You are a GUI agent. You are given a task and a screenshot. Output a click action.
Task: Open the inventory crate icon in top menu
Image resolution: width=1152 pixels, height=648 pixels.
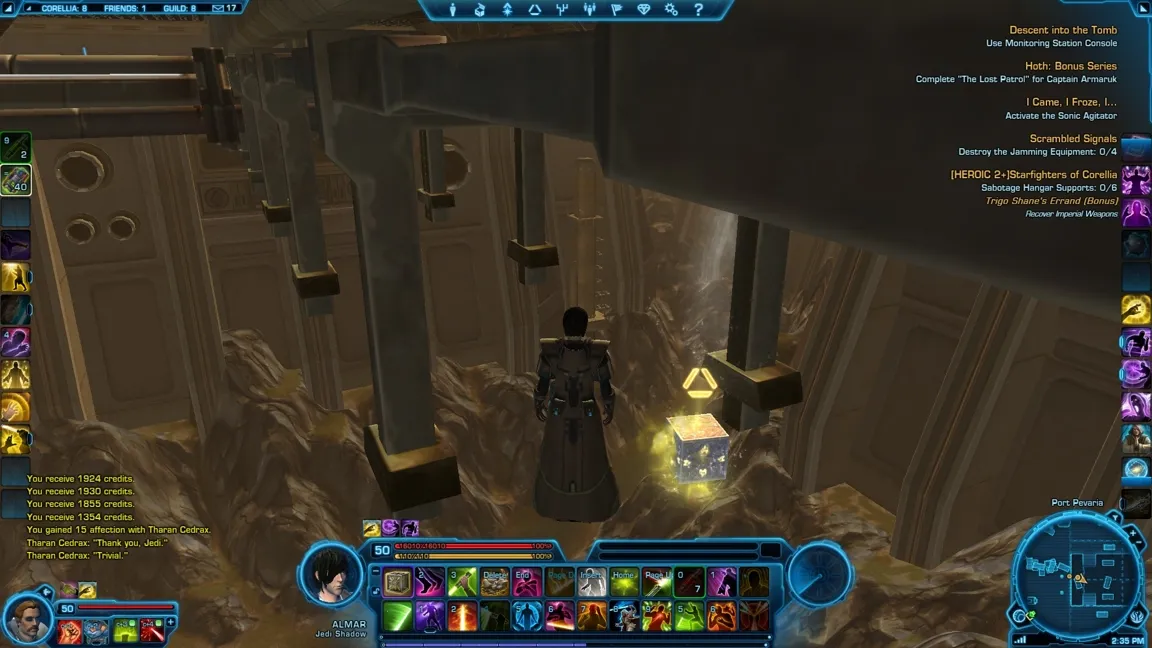pos(480,10)
